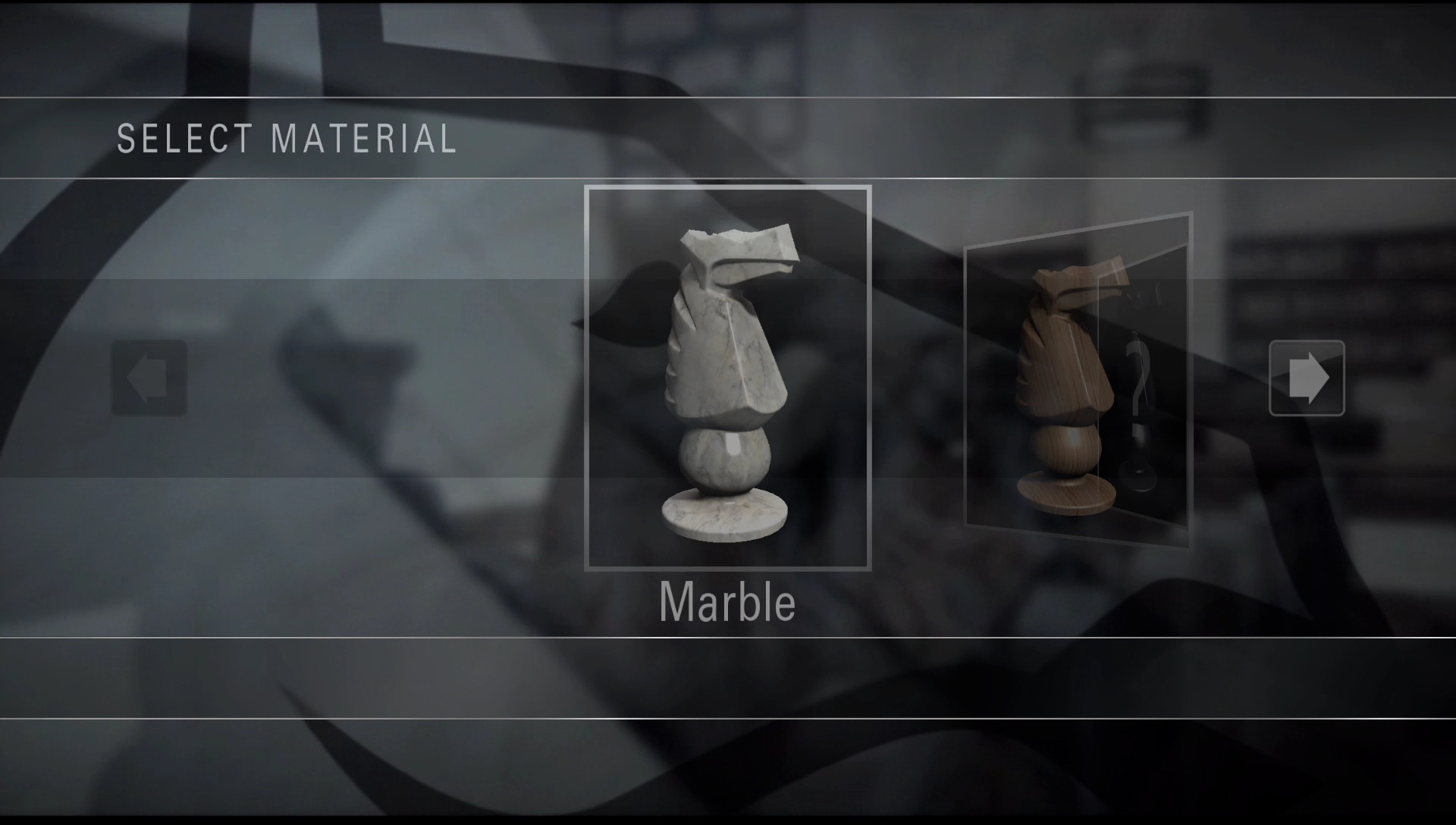Screen dimensions: 1456x825
Task: Click the Marble label text
Action: tap(726, 603)
